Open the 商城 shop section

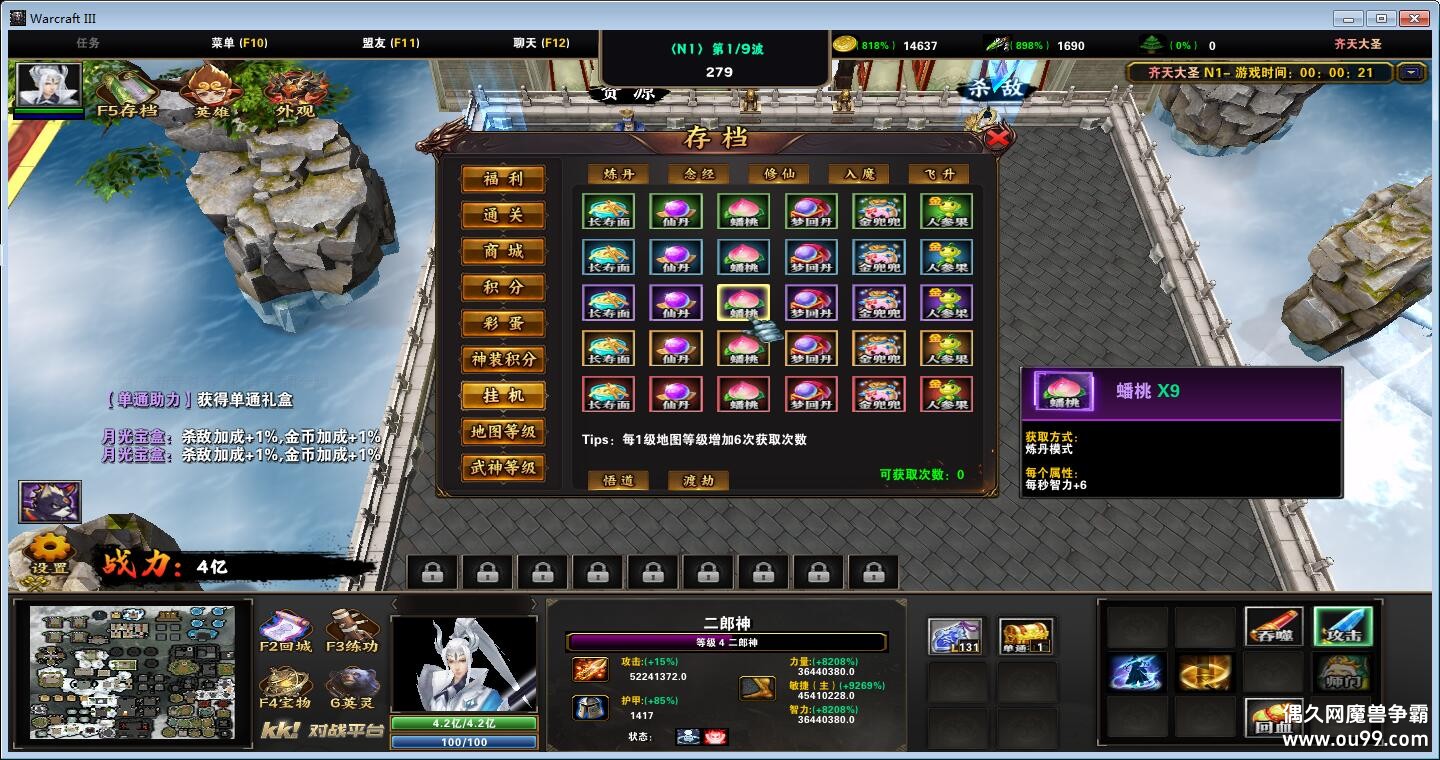pyautogui.click(x=503, y=251)
